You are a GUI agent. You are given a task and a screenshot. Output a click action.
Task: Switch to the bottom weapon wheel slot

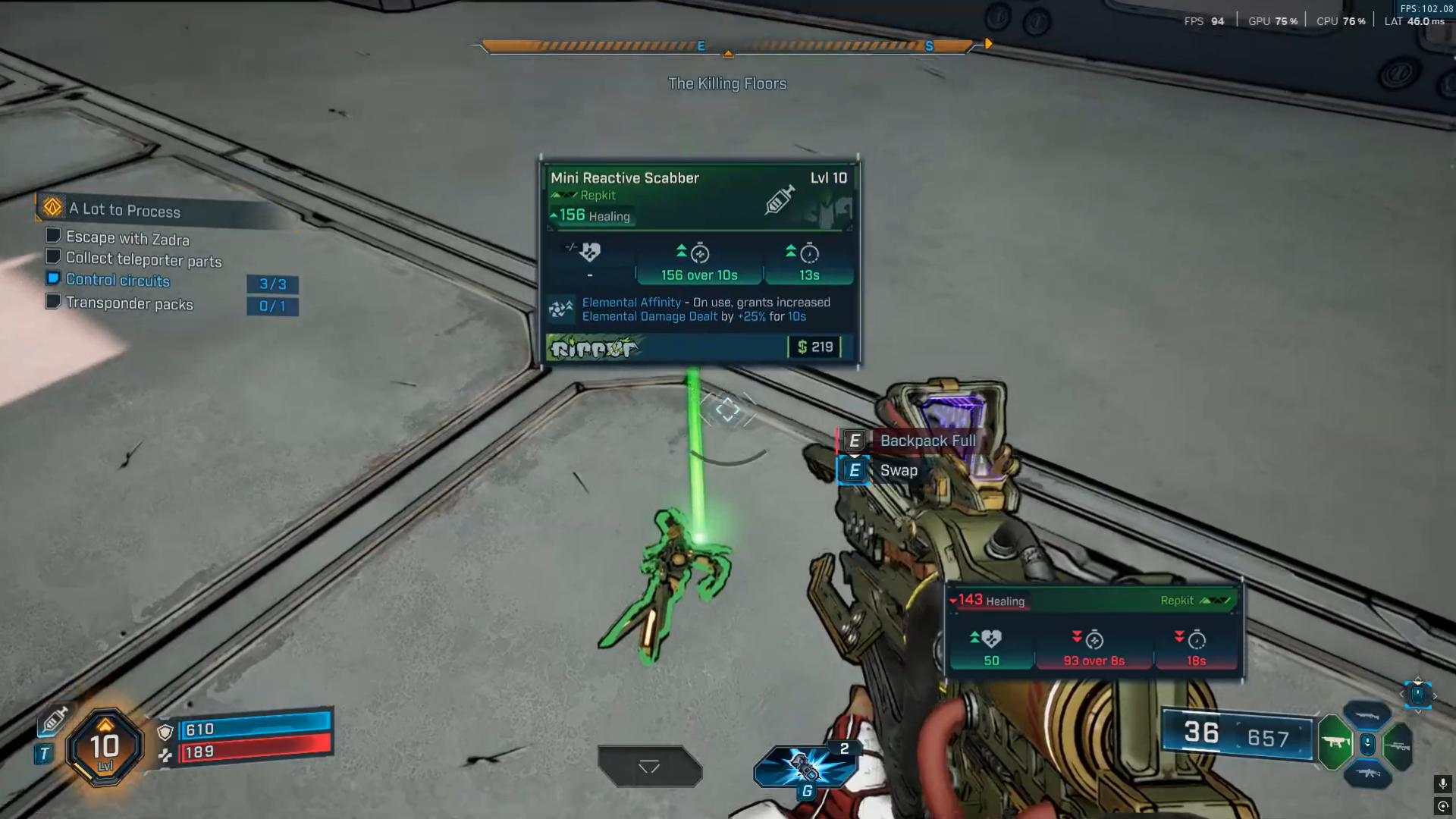[x=1367, y=773]
